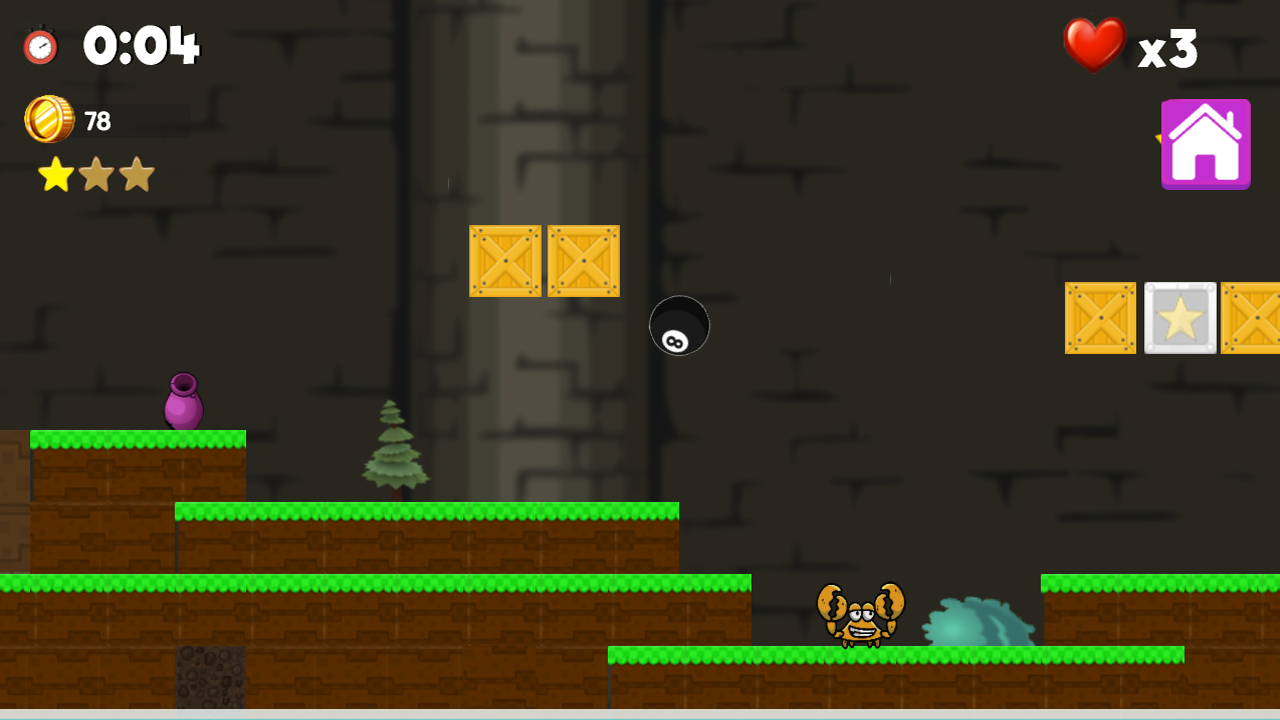Click the timer clock icon
1280x720 pixels.
(42, 45)
